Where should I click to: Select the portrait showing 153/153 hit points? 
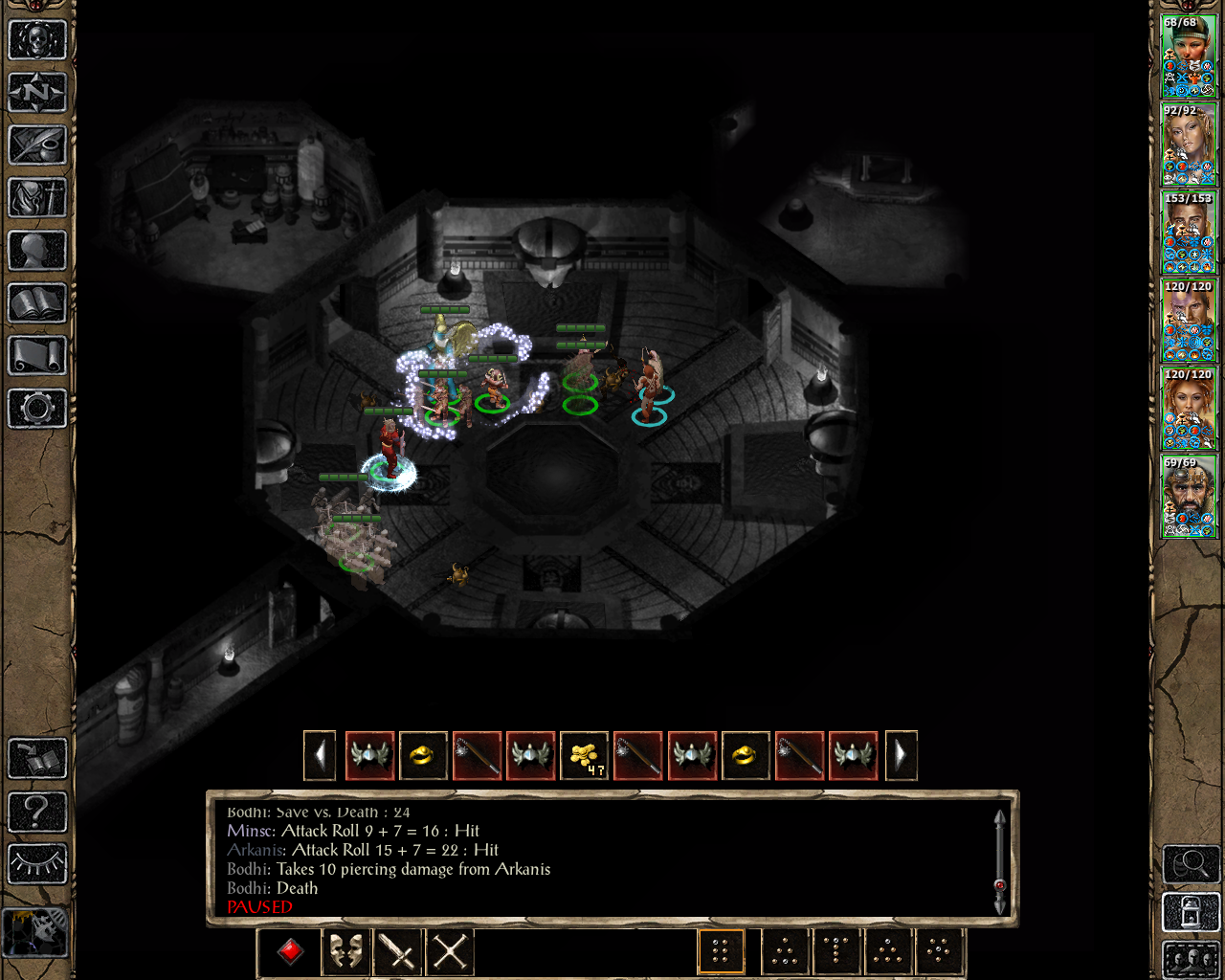[1188, 233]
